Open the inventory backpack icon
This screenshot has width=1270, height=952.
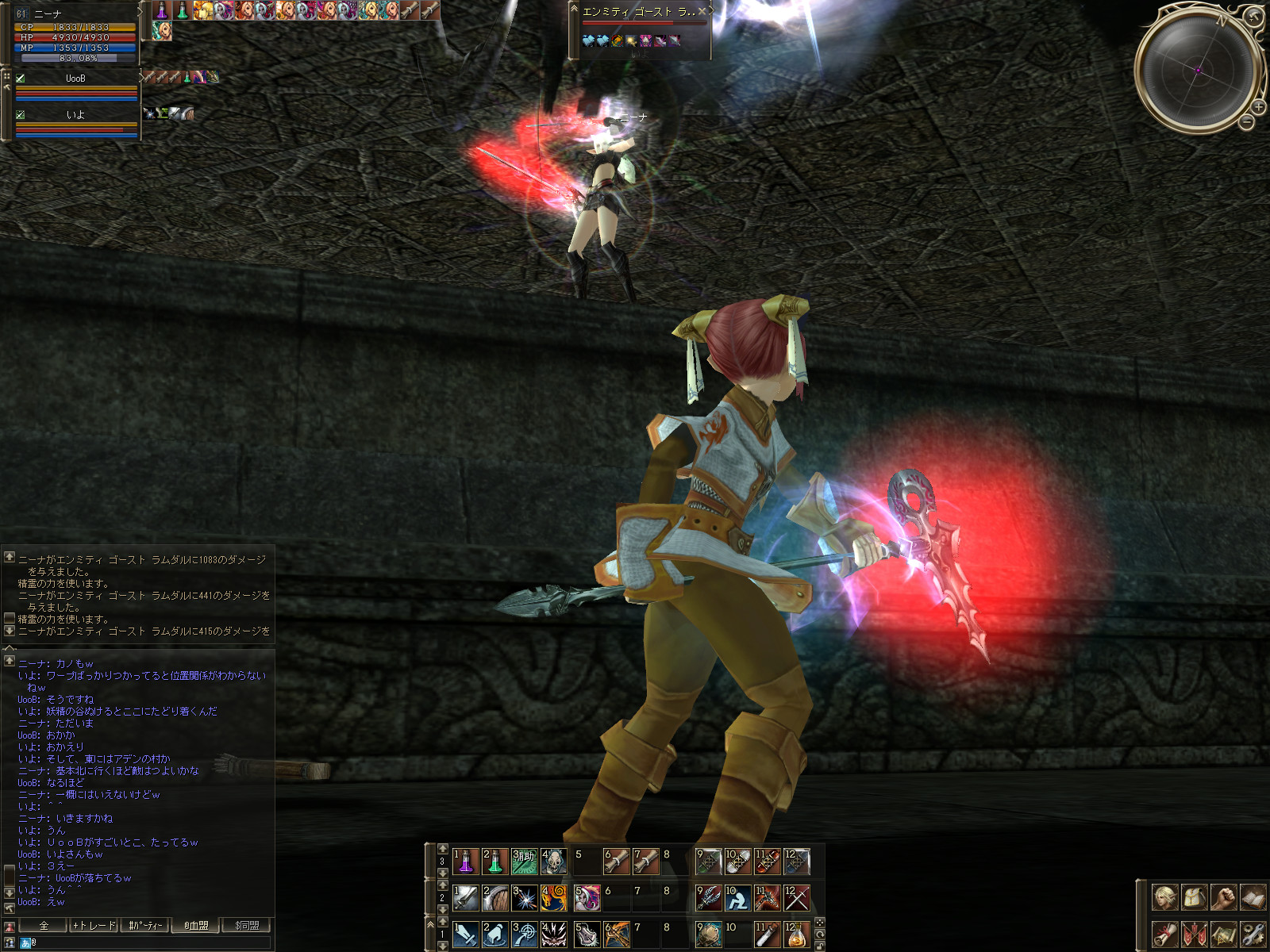click(1194, 898)
